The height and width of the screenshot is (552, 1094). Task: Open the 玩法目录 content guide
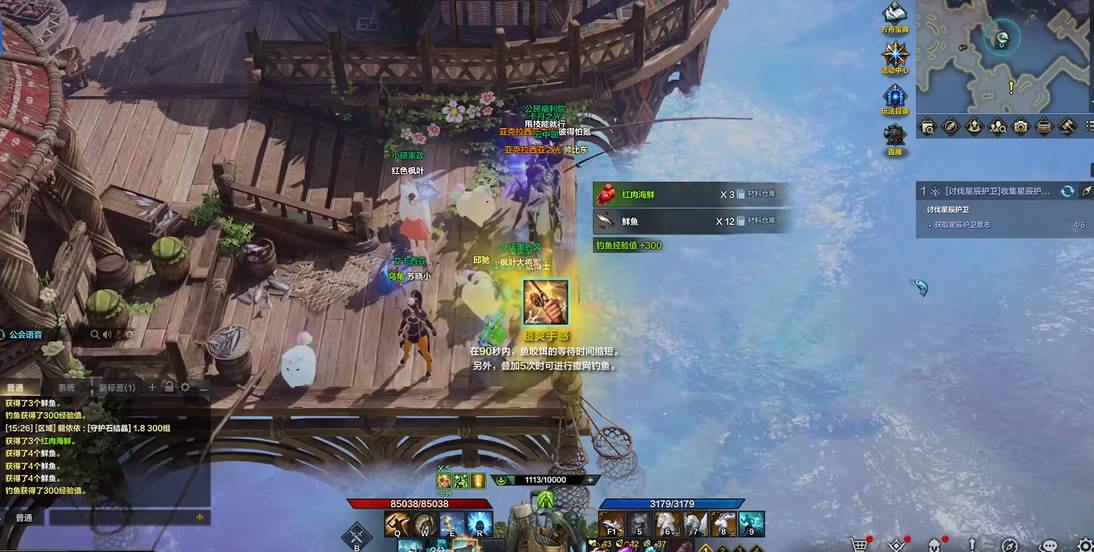click(x=894, y=96)
